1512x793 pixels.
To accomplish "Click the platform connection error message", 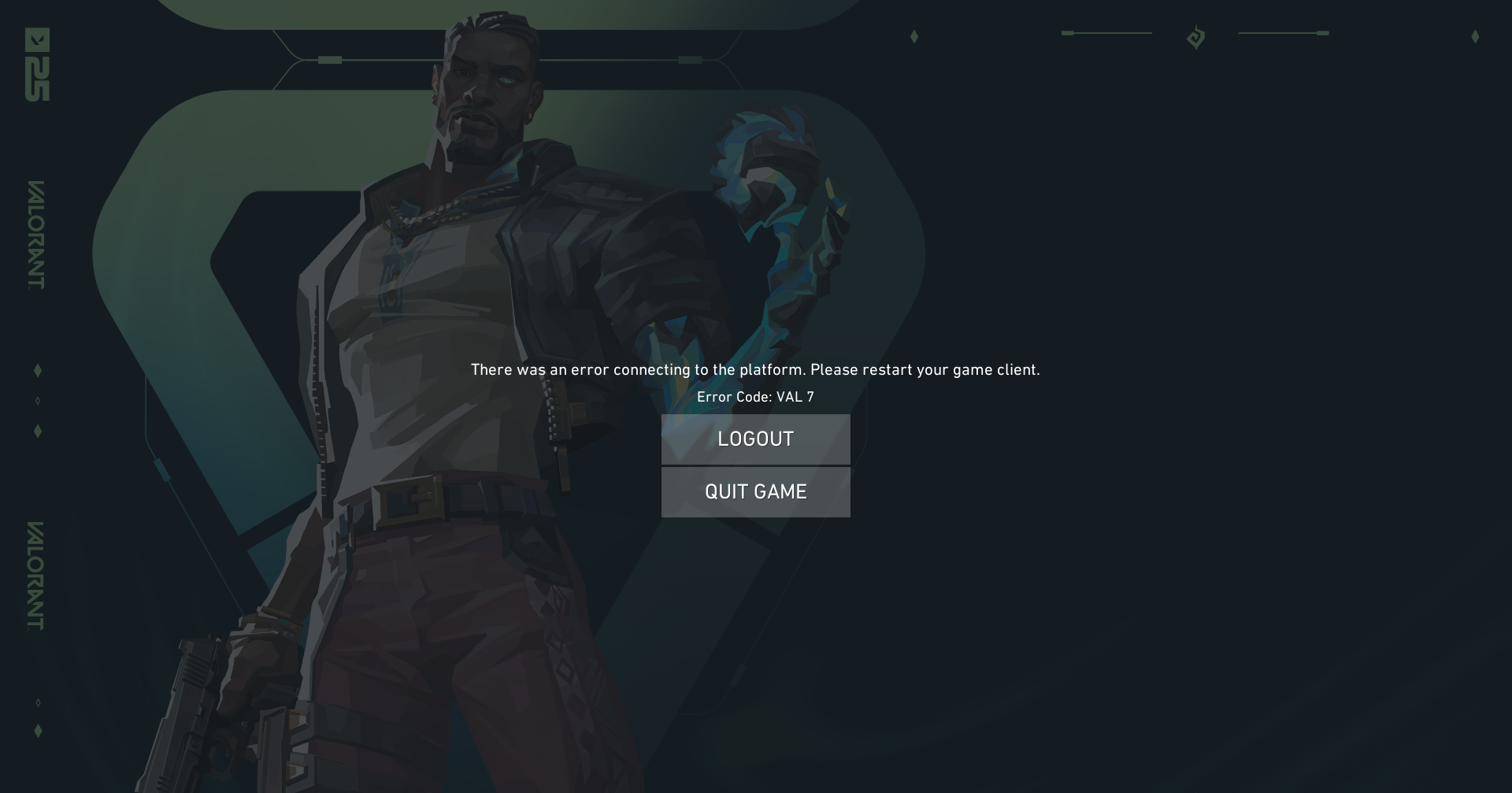I will (x=755, y=369).
